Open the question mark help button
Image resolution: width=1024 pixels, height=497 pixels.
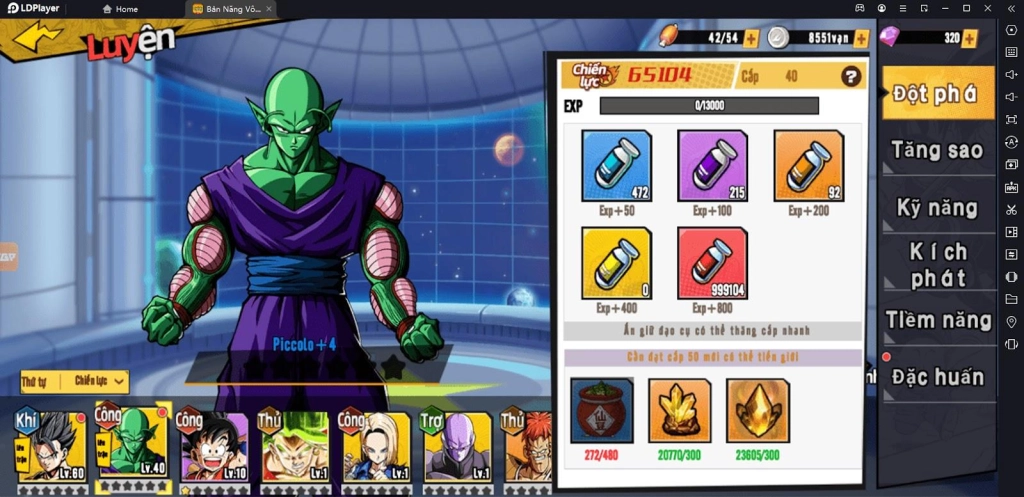click(x=851, y=76)
